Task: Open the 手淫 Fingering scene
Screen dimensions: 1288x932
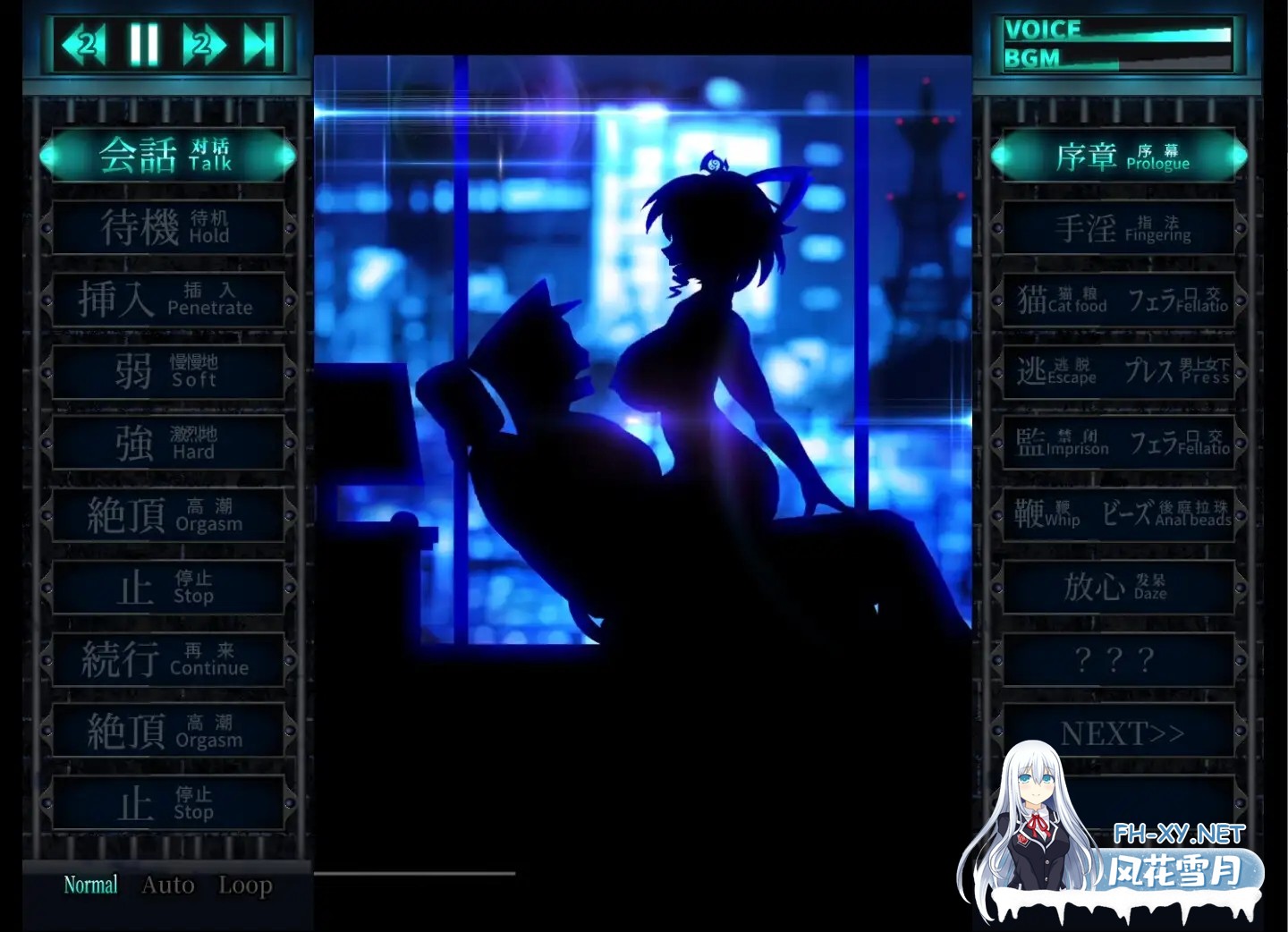Action: 1118,227
